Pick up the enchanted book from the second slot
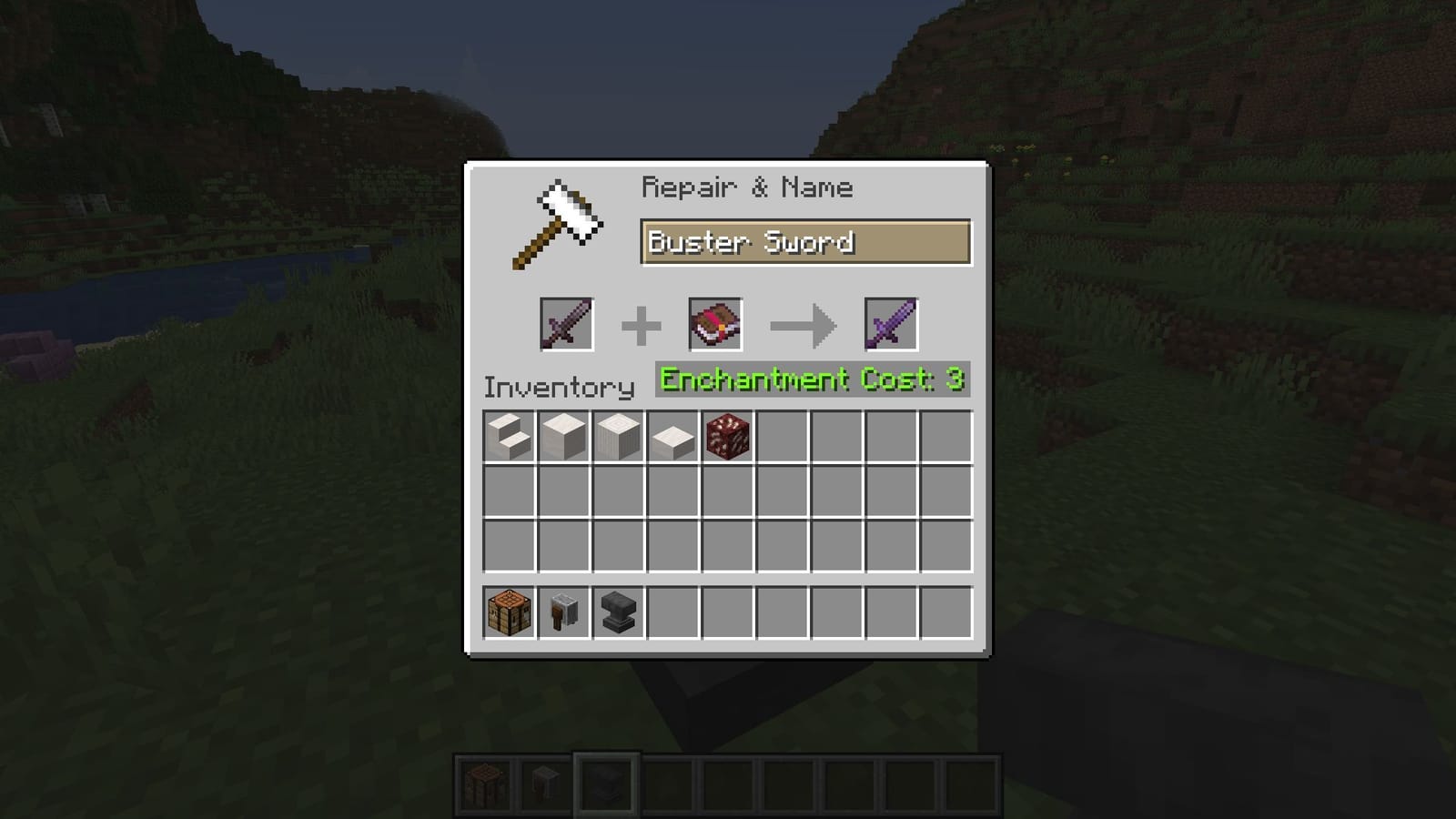Image resolution: width=1456 pixels, height=819 pixels. (715, 325)
